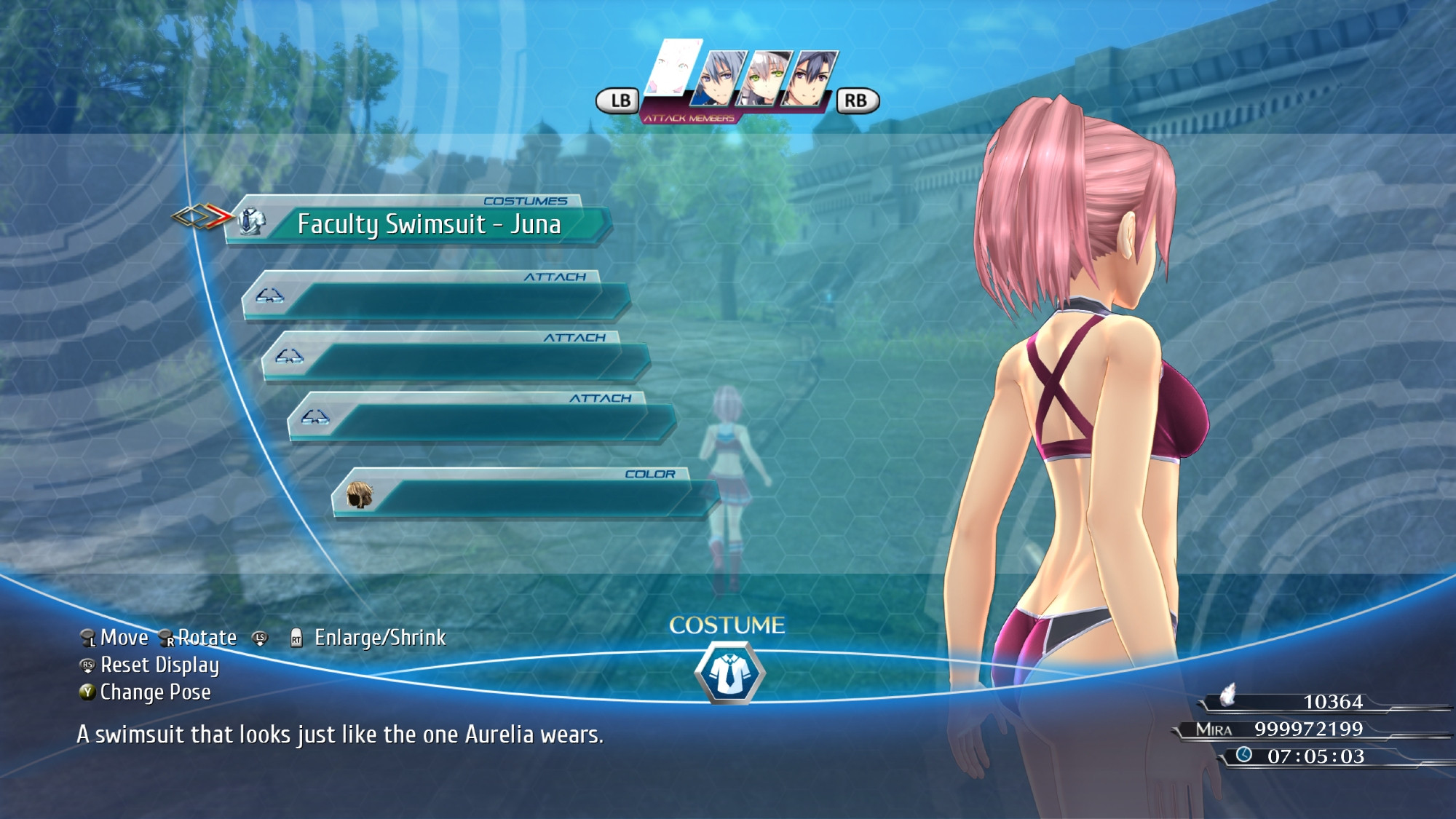Open the hair Color slot

point(524,496)
